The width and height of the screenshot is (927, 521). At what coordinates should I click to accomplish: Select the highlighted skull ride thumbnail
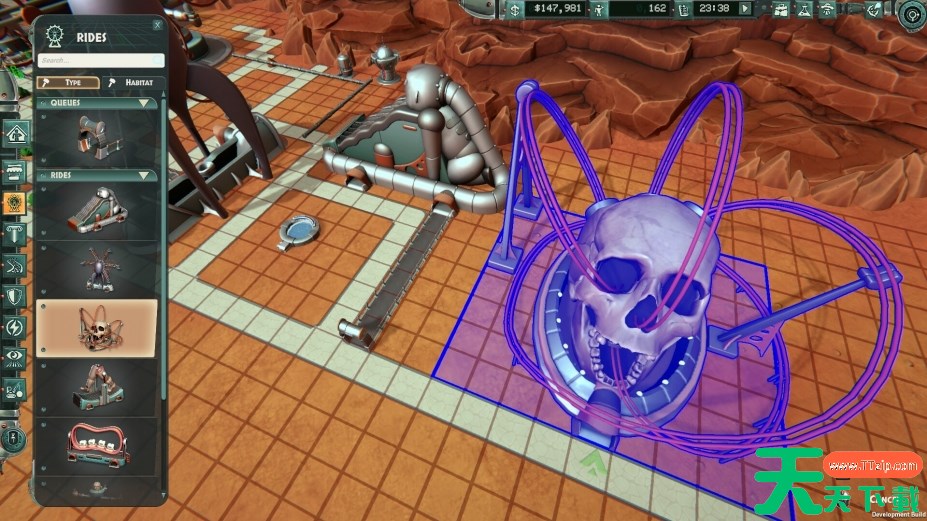[x=97, y=327]
